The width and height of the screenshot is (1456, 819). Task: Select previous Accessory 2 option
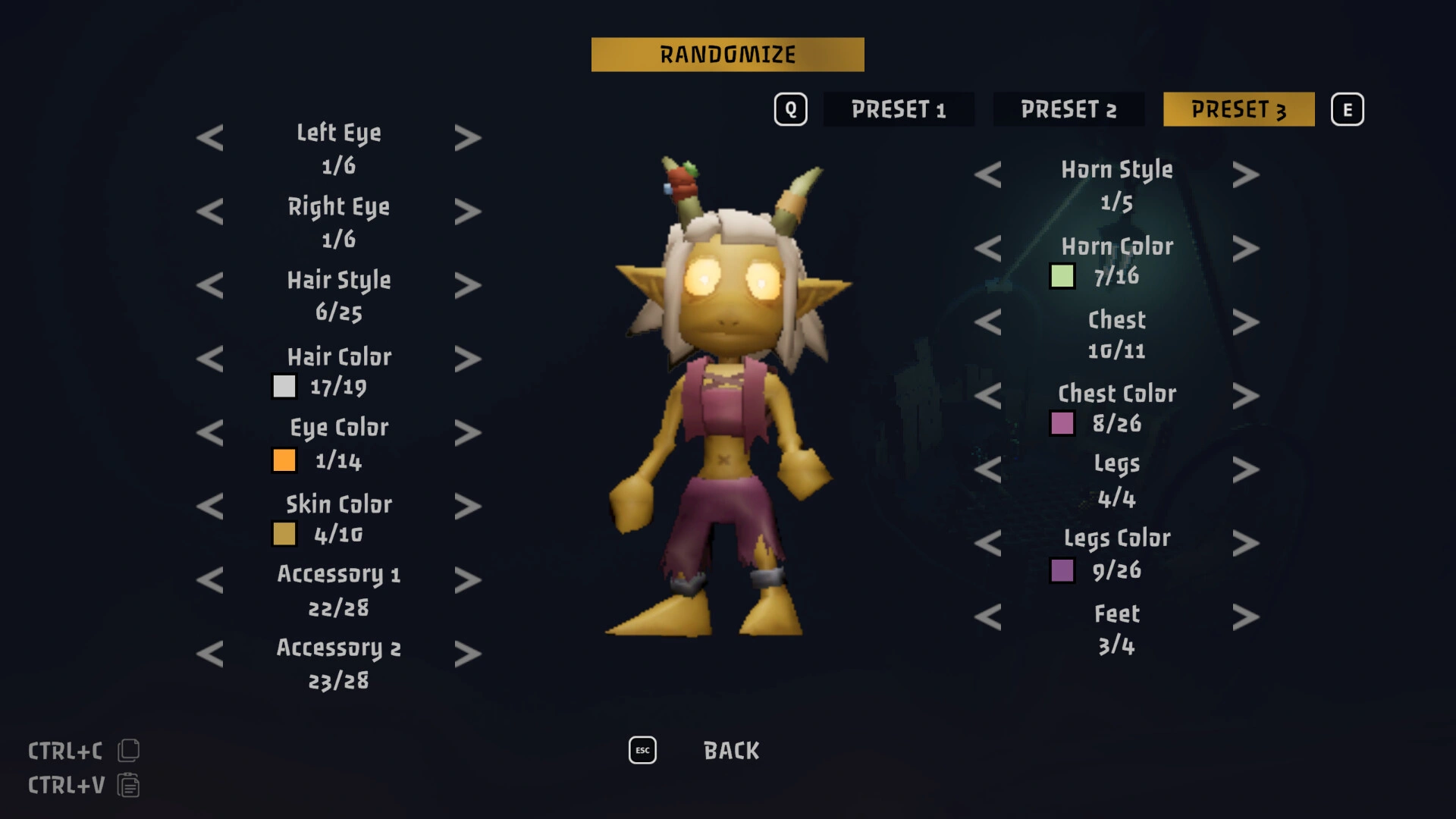[210, 654]
